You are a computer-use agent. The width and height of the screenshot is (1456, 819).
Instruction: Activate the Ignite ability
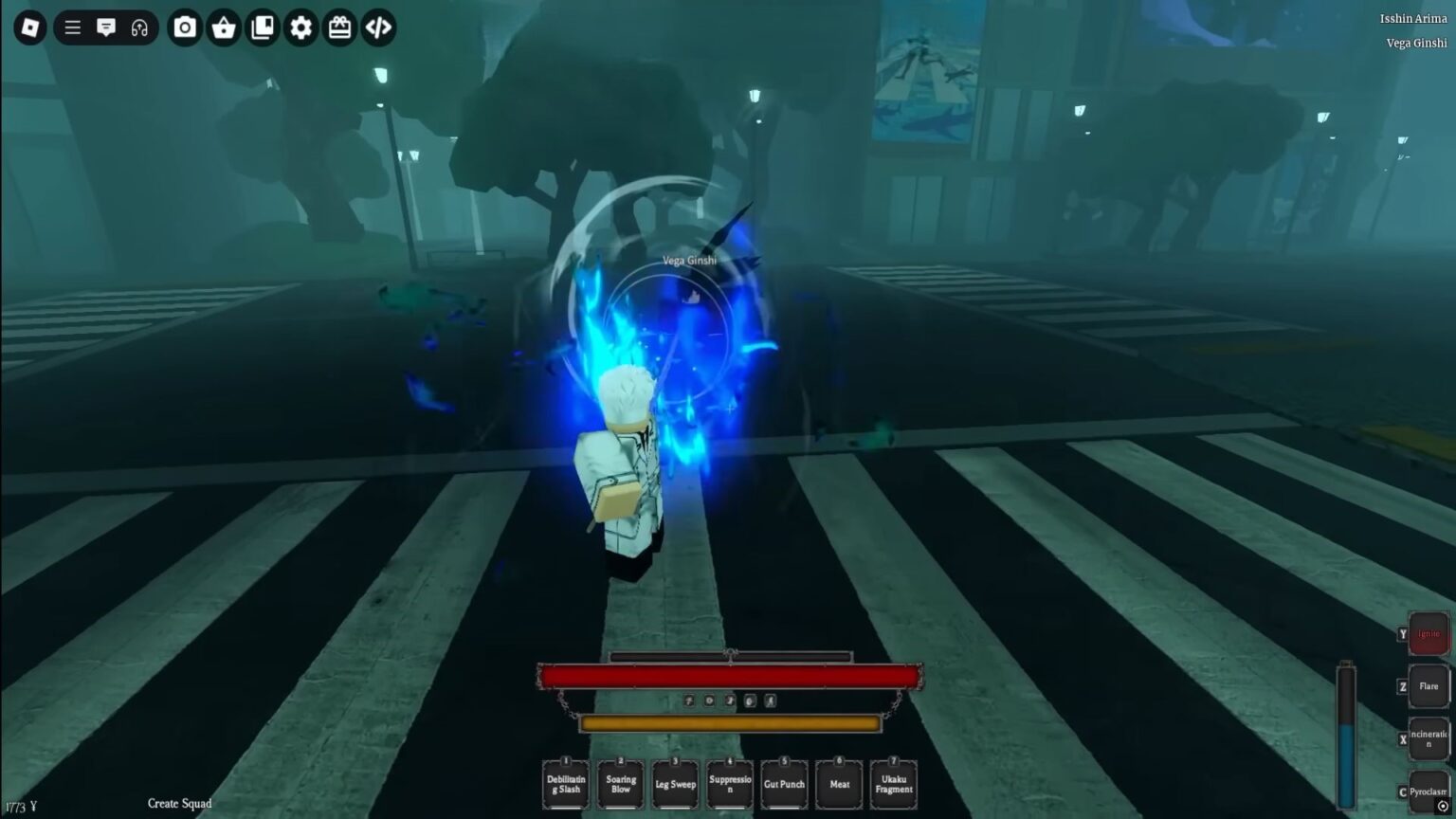click(1428, 633)
